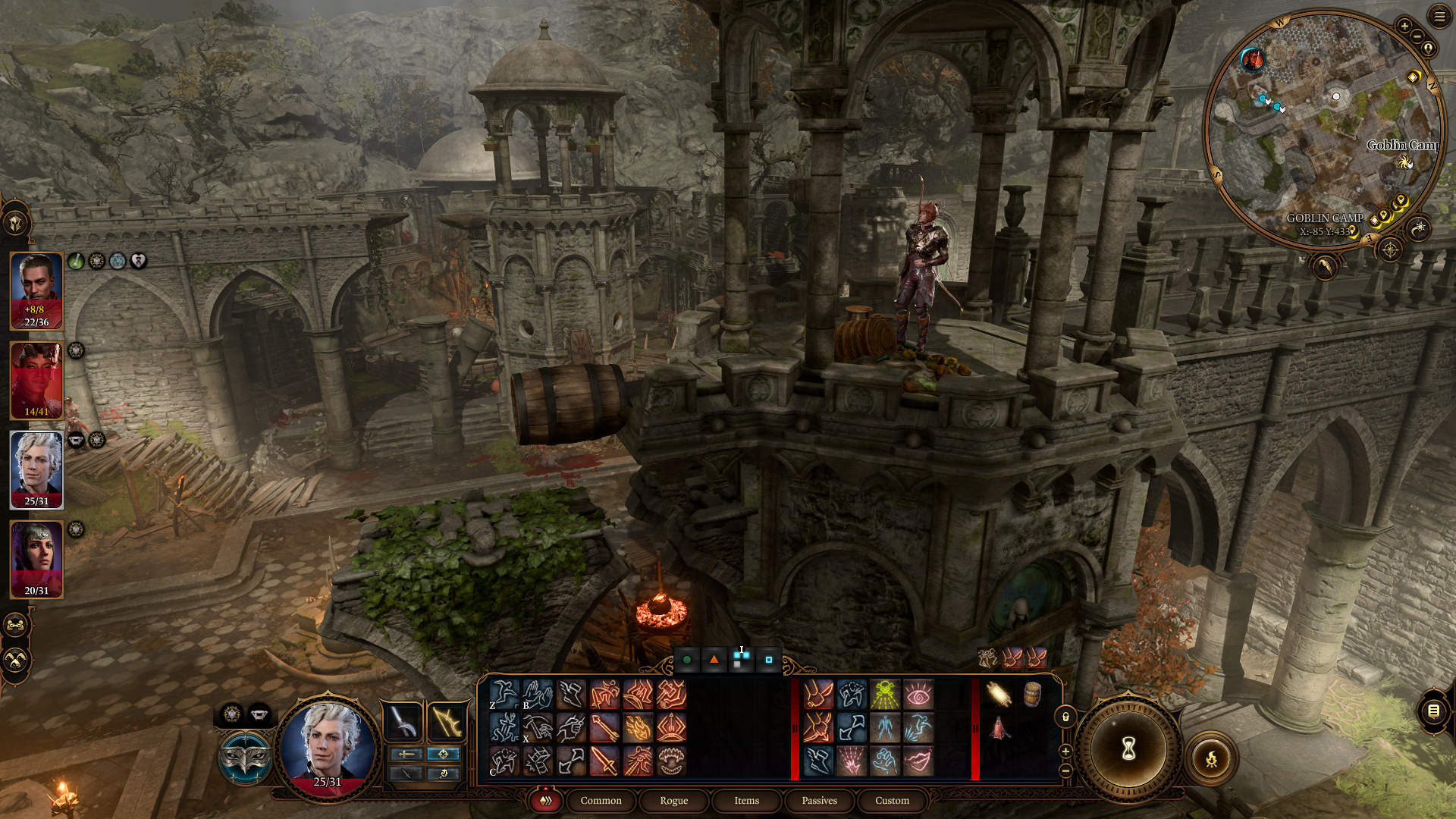Open the main menu hamburger button
This screenshot has height=819, width=1456.
[1439, 16]
